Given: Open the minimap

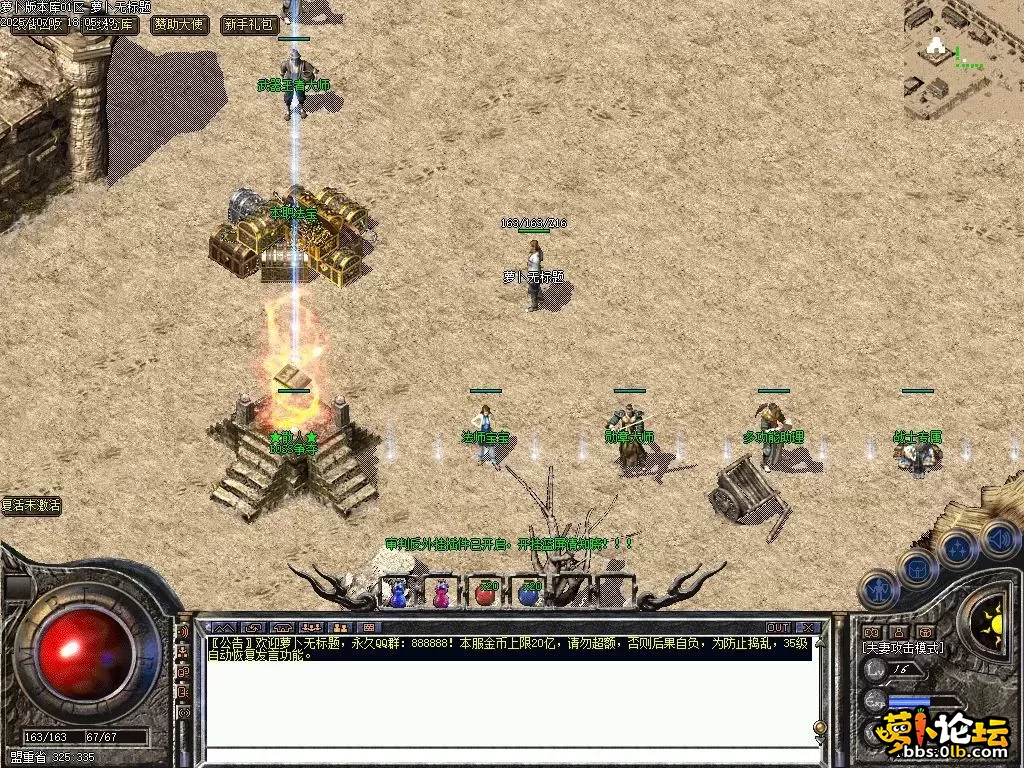Looking at the screenshot, I should [963, 59].
